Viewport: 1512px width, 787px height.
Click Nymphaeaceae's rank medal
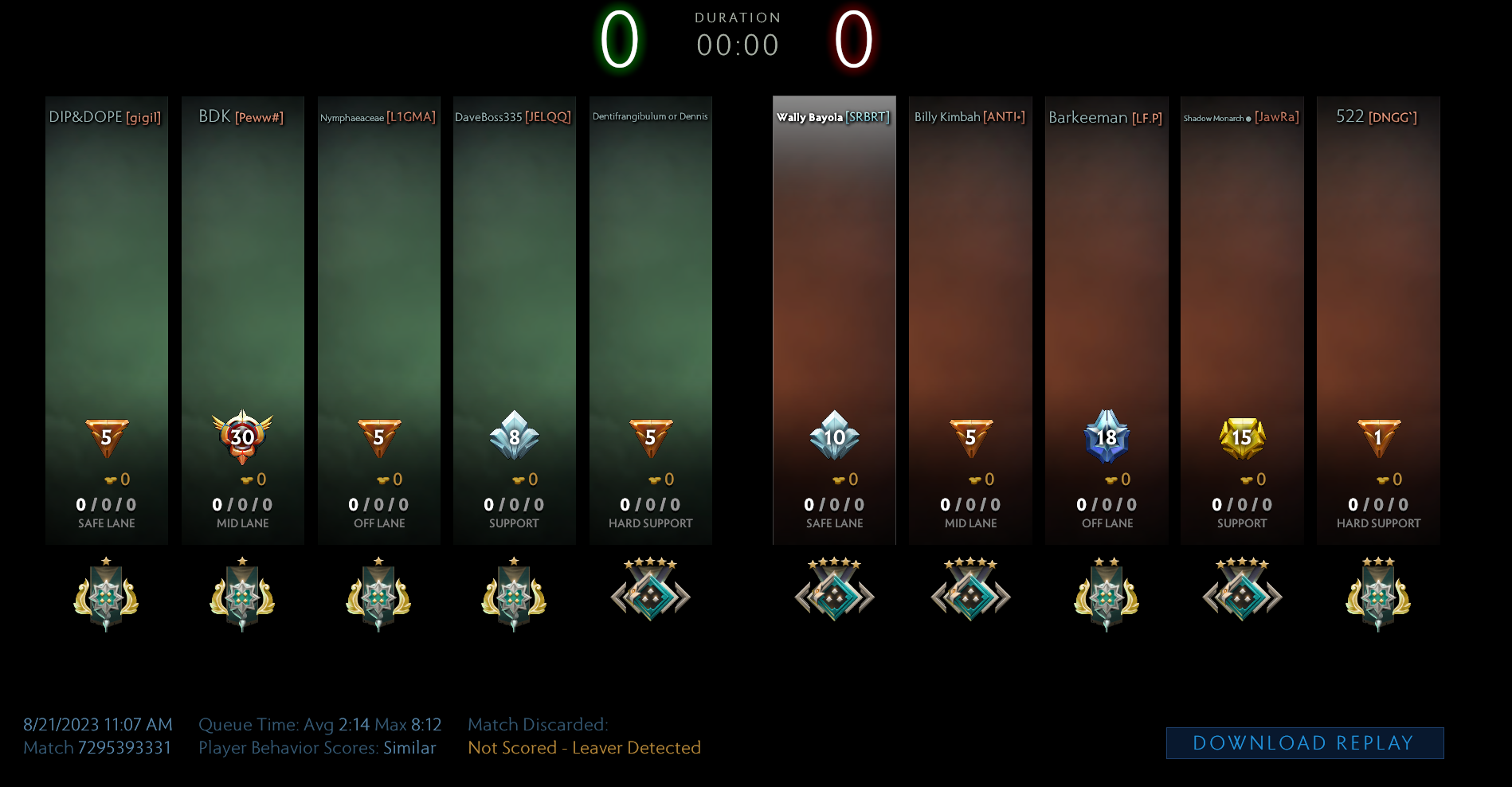(378, 596)
